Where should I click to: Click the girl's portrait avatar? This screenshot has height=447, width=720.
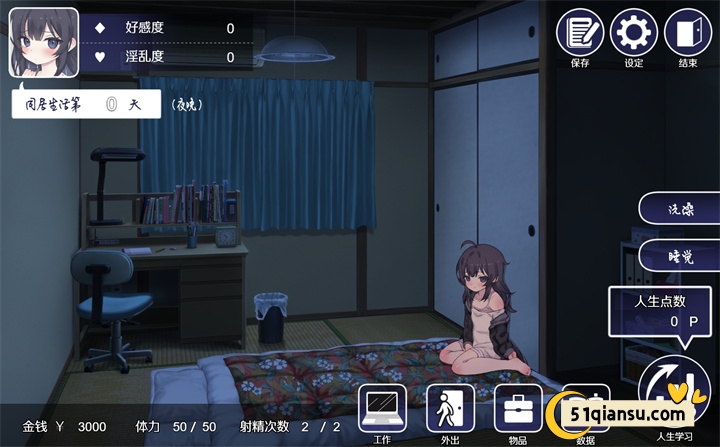(44, 43)
